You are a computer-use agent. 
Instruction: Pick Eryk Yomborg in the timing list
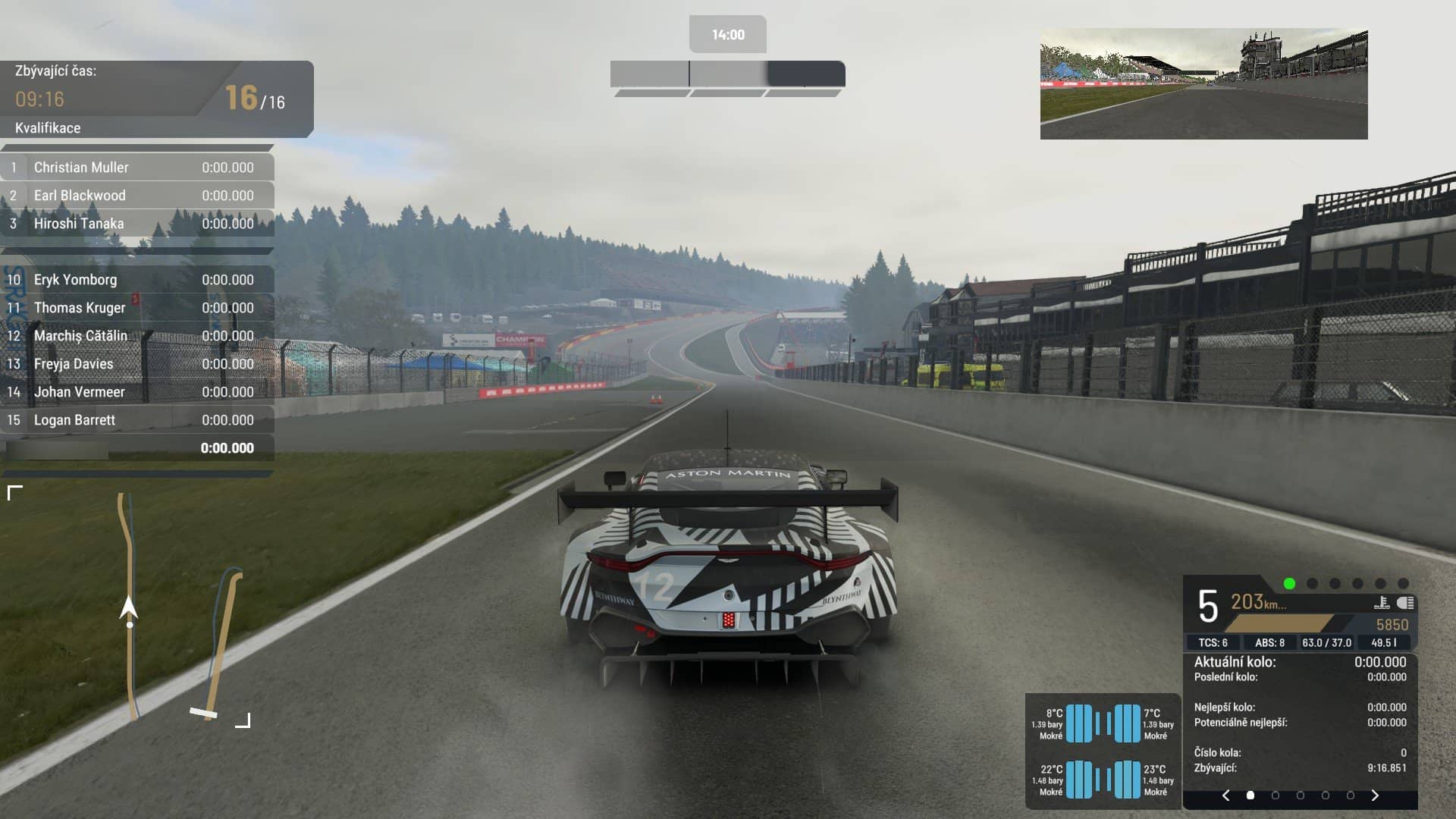tap(137, 280)
